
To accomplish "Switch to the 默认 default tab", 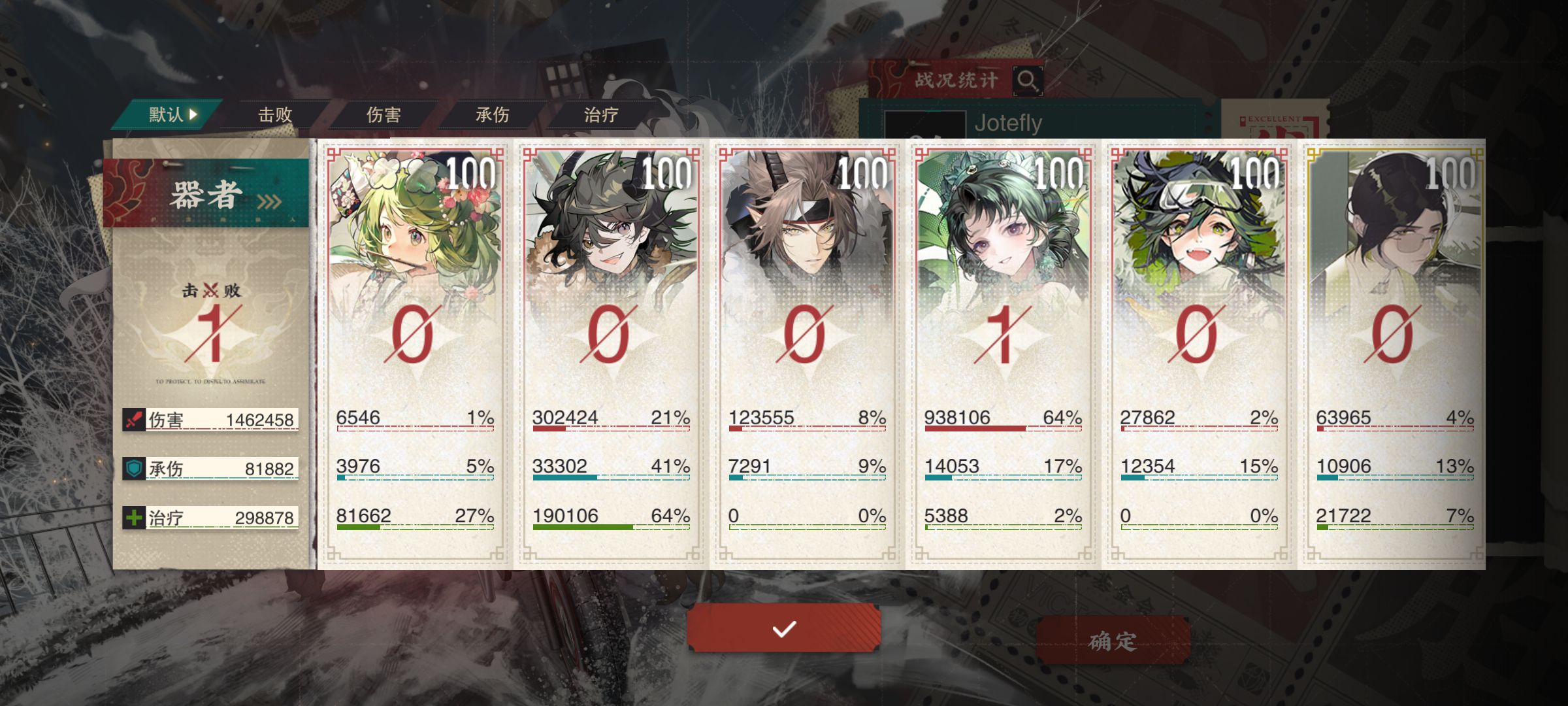I will pyautogui.click(x=171, y=115).
